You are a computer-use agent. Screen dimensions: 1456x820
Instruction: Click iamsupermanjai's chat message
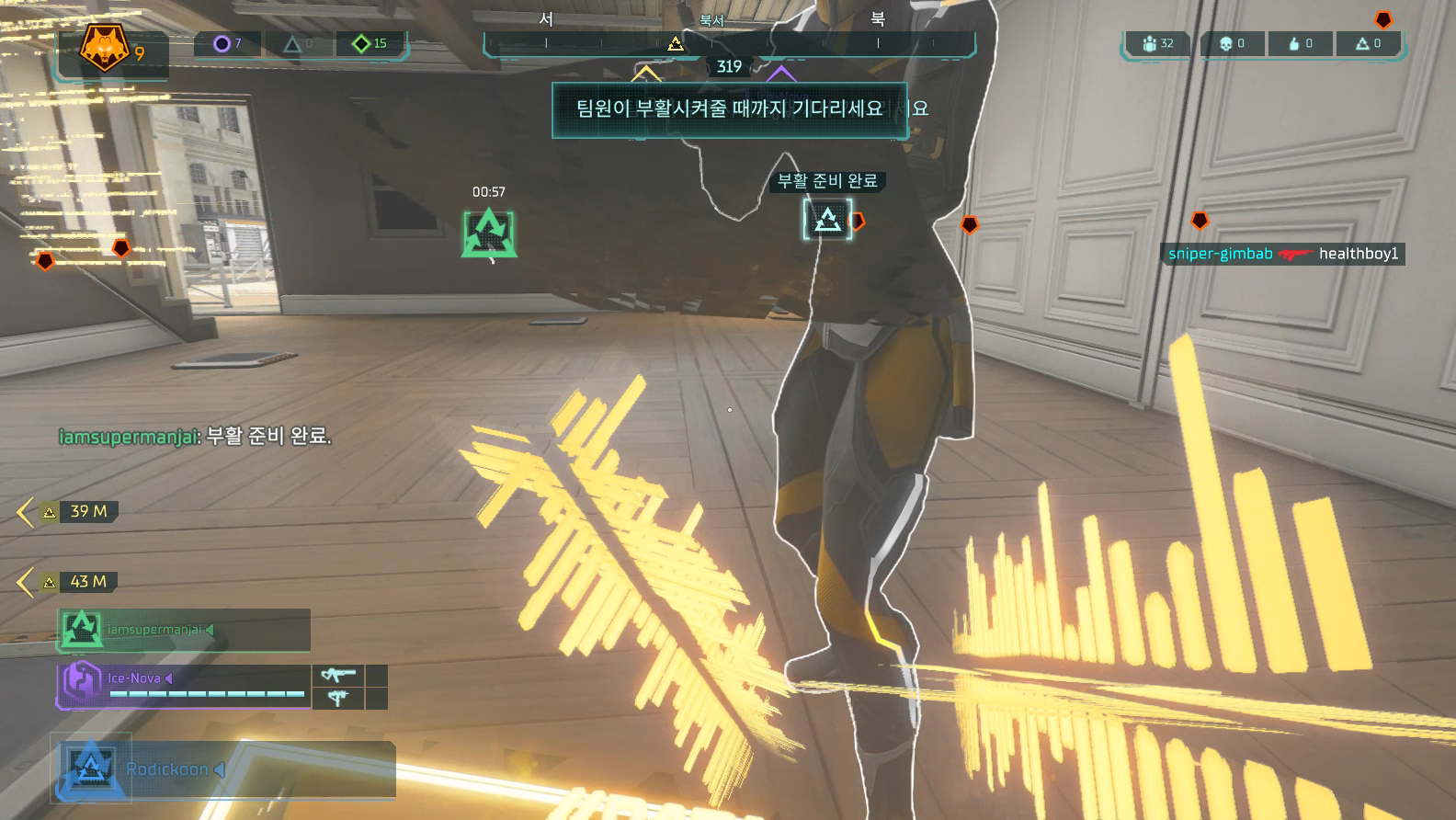click(x=195, y=437)
